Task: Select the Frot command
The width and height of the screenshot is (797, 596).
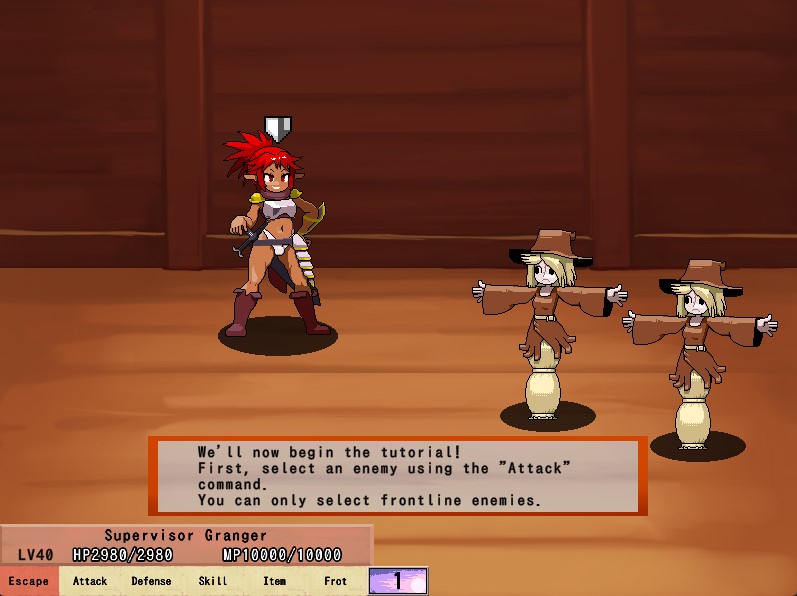Action: (x=336, y=581)
